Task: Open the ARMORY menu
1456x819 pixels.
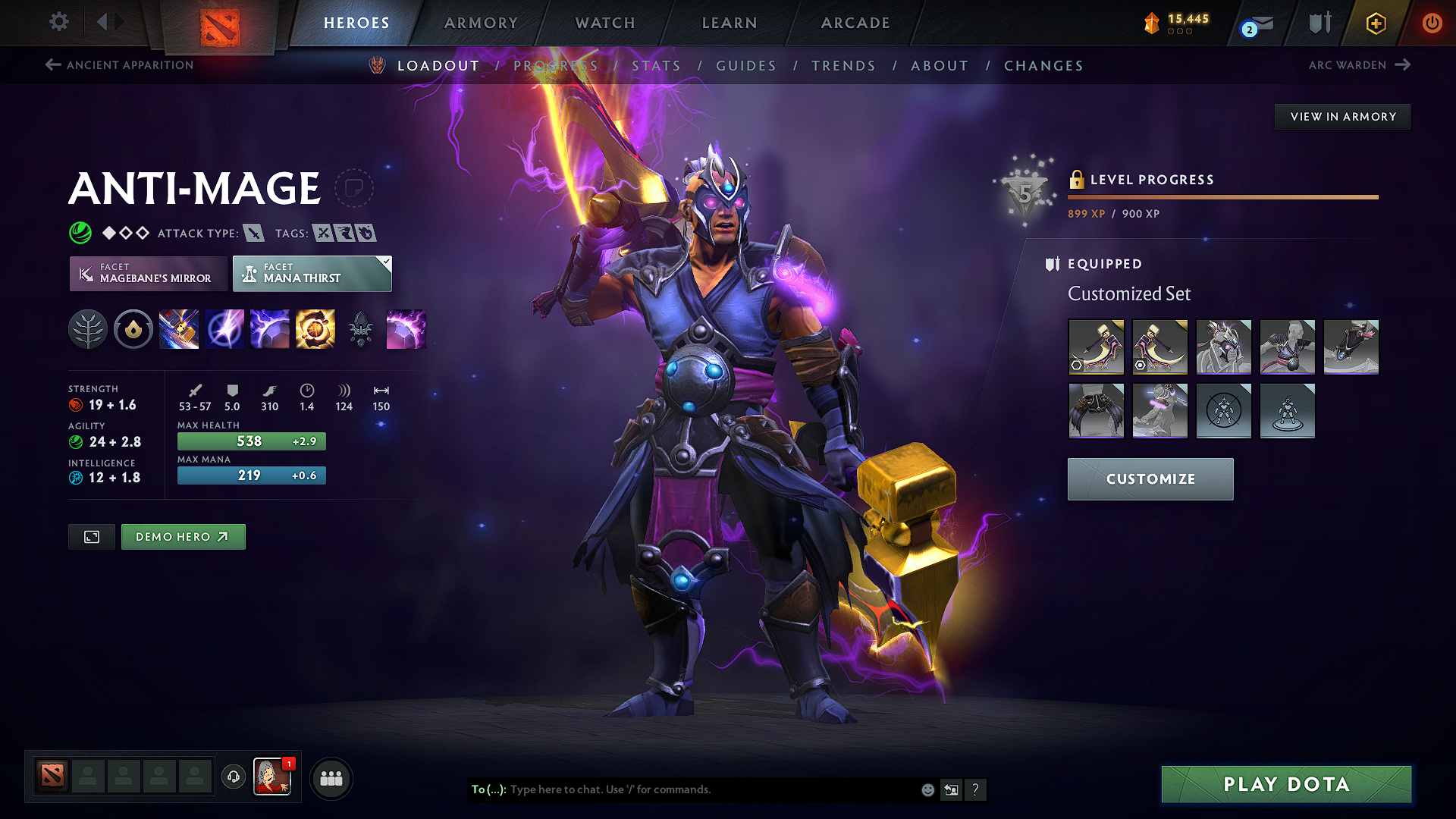Action: click(481, 23)
